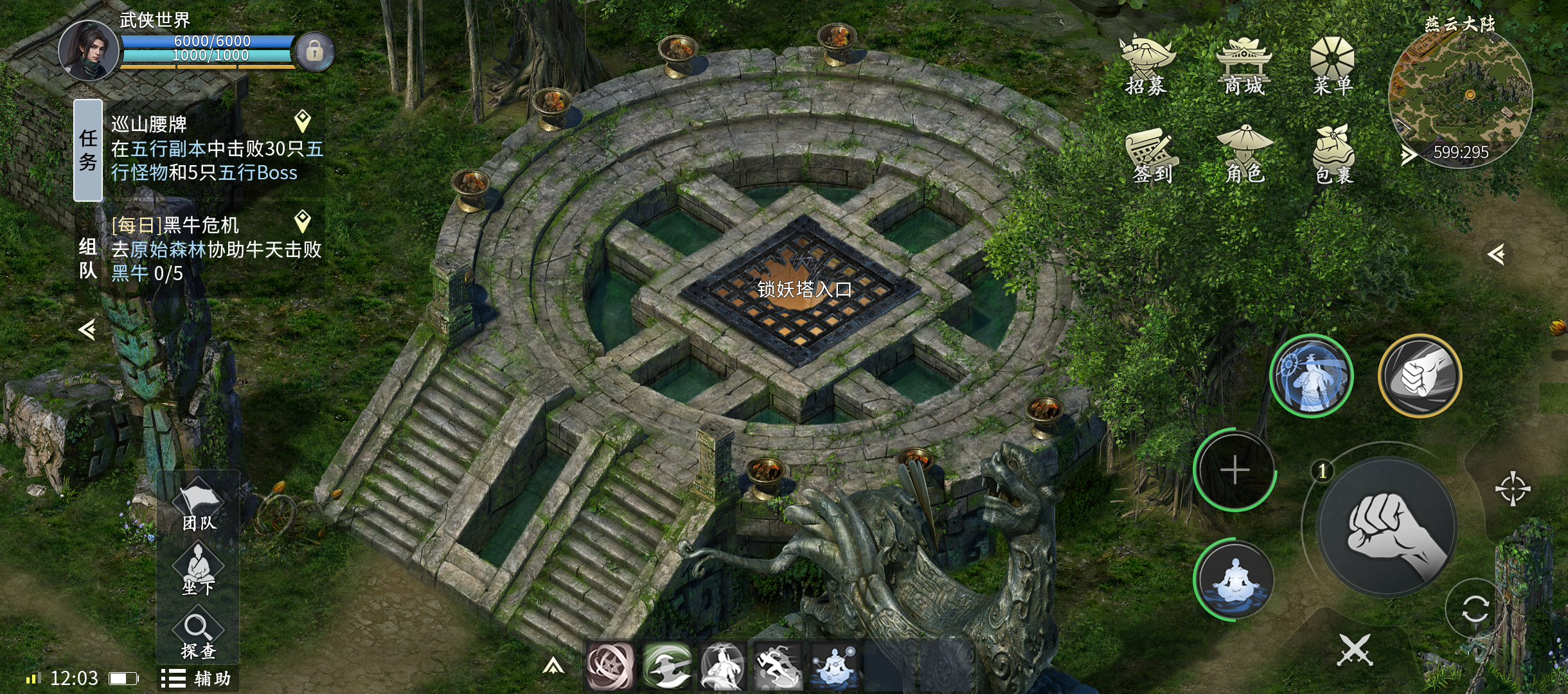Switch to the 组队 team tab
This screenshot has height=694, width=1568.
[88, 258]
